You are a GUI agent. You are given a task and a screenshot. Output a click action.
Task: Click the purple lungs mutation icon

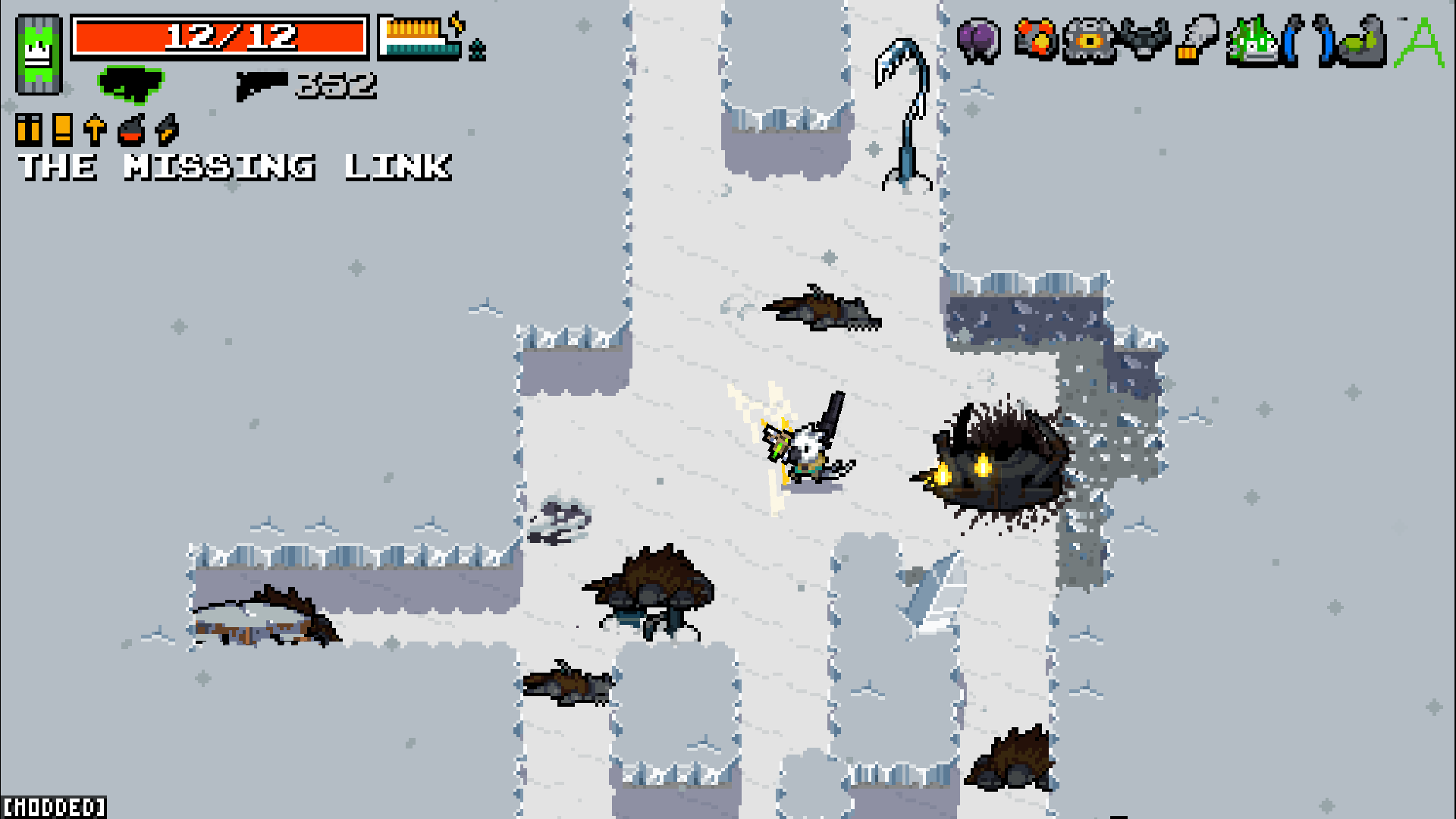pos(978,40)
